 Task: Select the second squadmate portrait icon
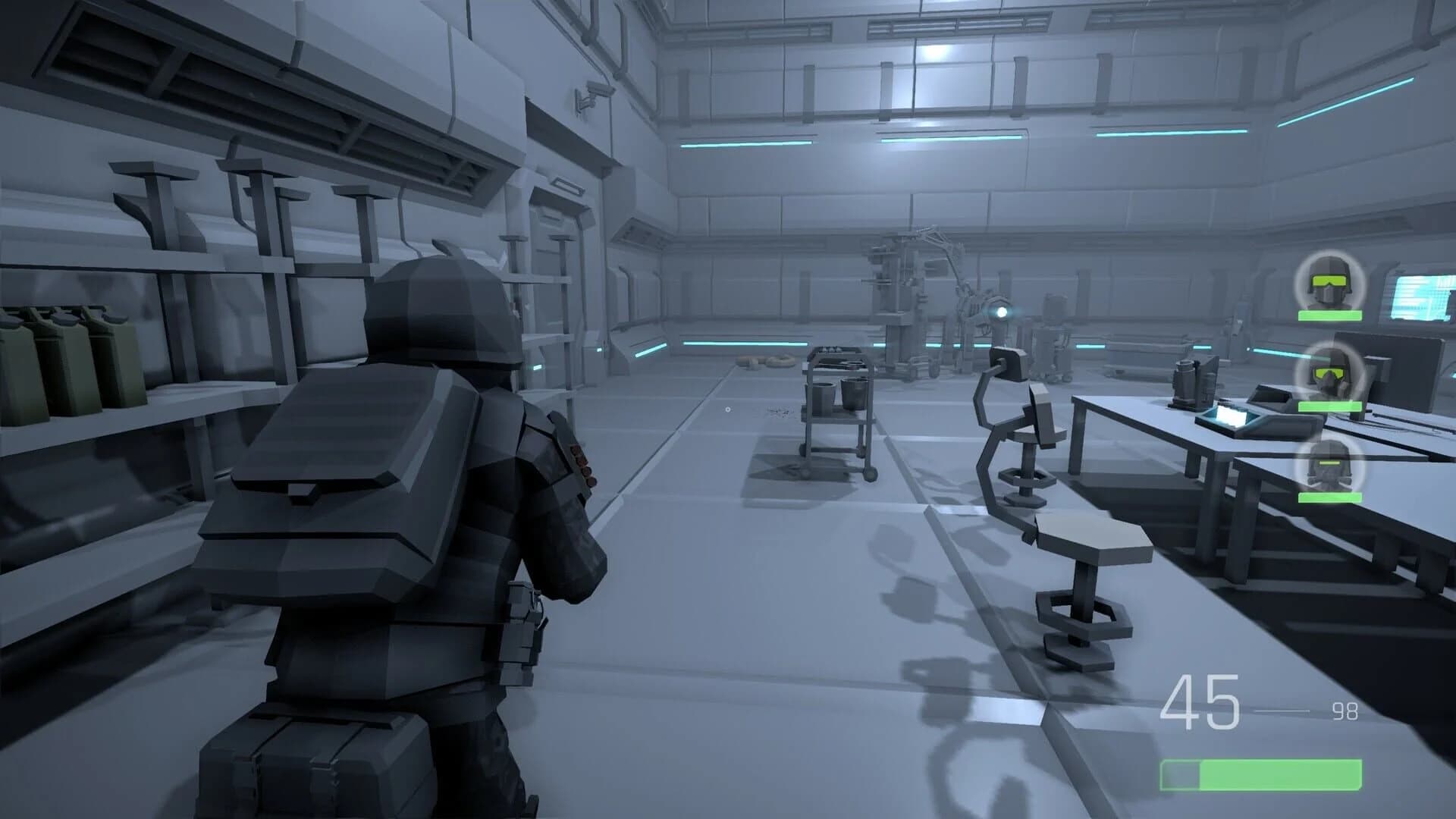coord(1329,370)
